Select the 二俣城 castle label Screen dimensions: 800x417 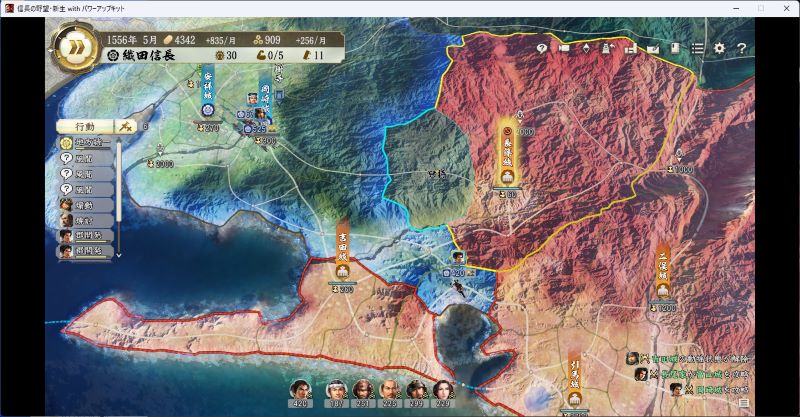point(663,270)
